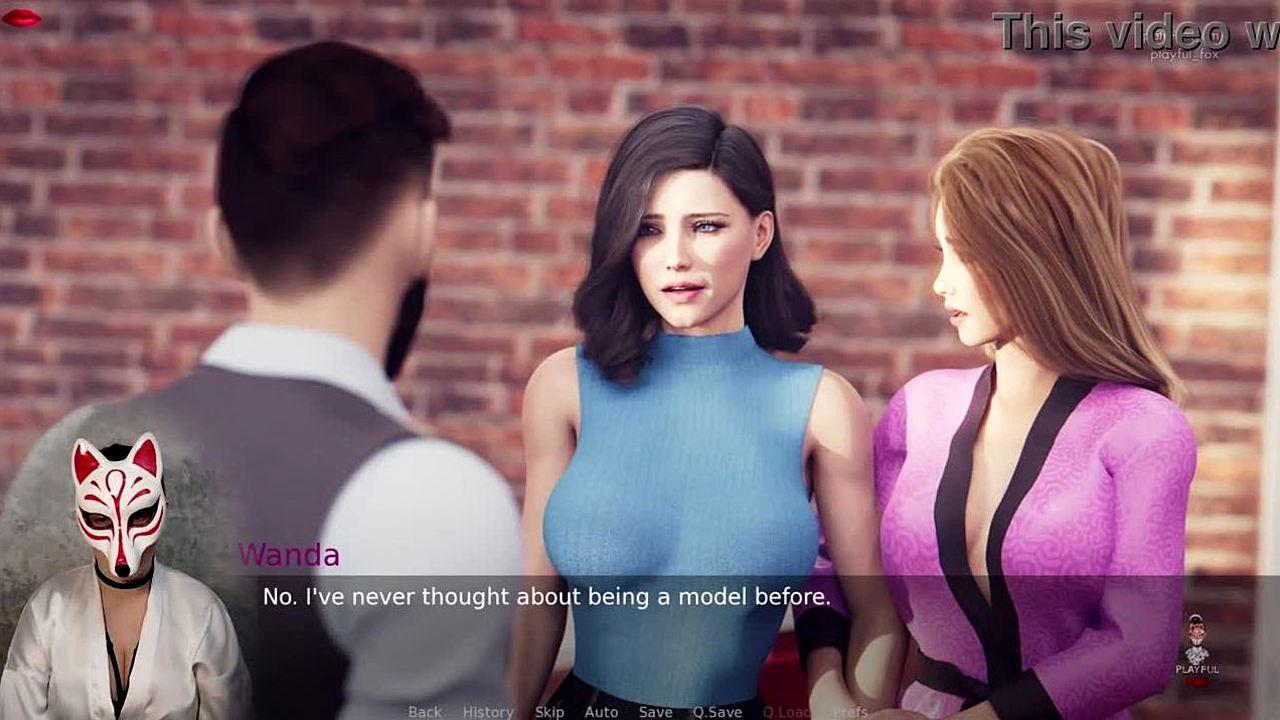Open the dialogue History log
Viewport: 1280px width, 720px height.
488,711
